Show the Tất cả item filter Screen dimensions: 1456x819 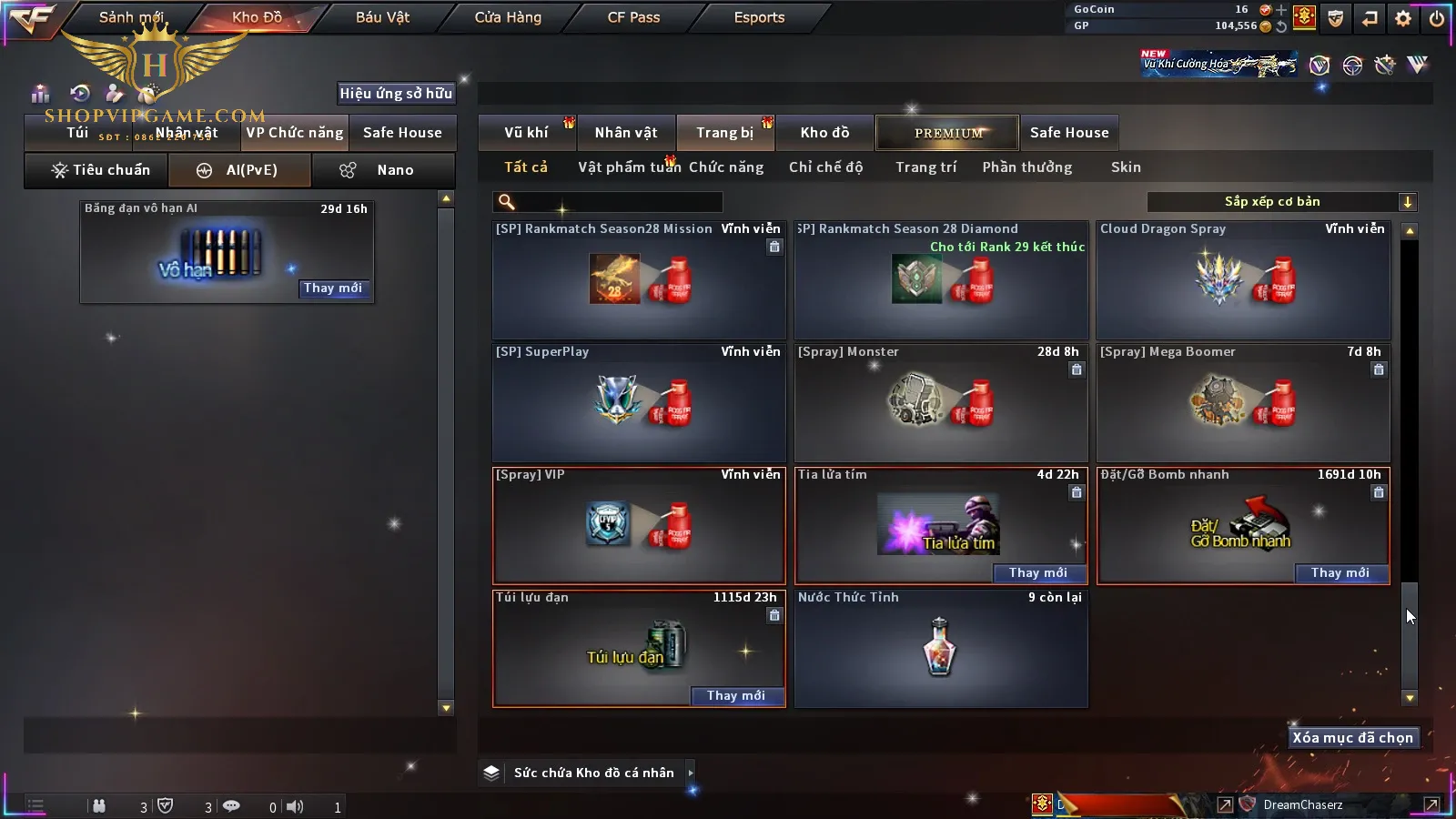526,167
